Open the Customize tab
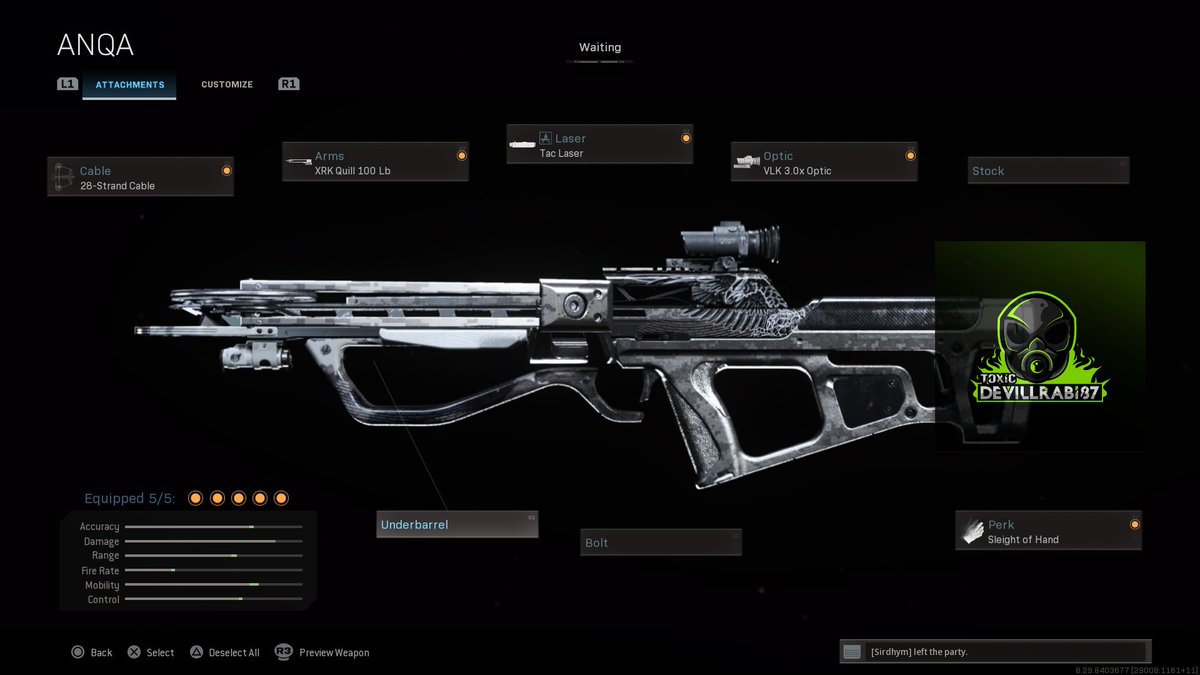The width and height of the screenshot is (1200, 675). [x=227, y=85]
